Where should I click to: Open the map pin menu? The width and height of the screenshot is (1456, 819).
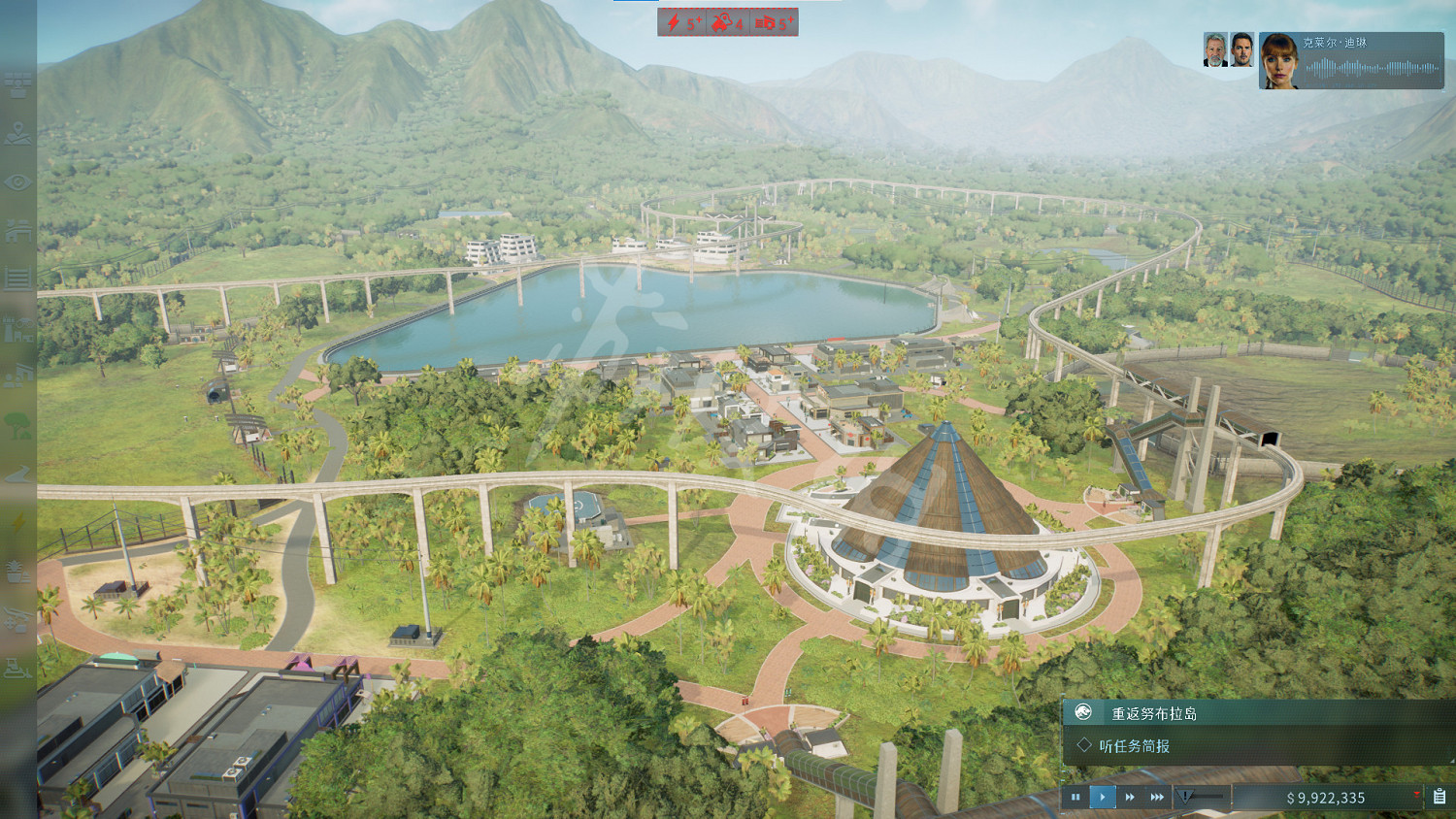(17, 134)
